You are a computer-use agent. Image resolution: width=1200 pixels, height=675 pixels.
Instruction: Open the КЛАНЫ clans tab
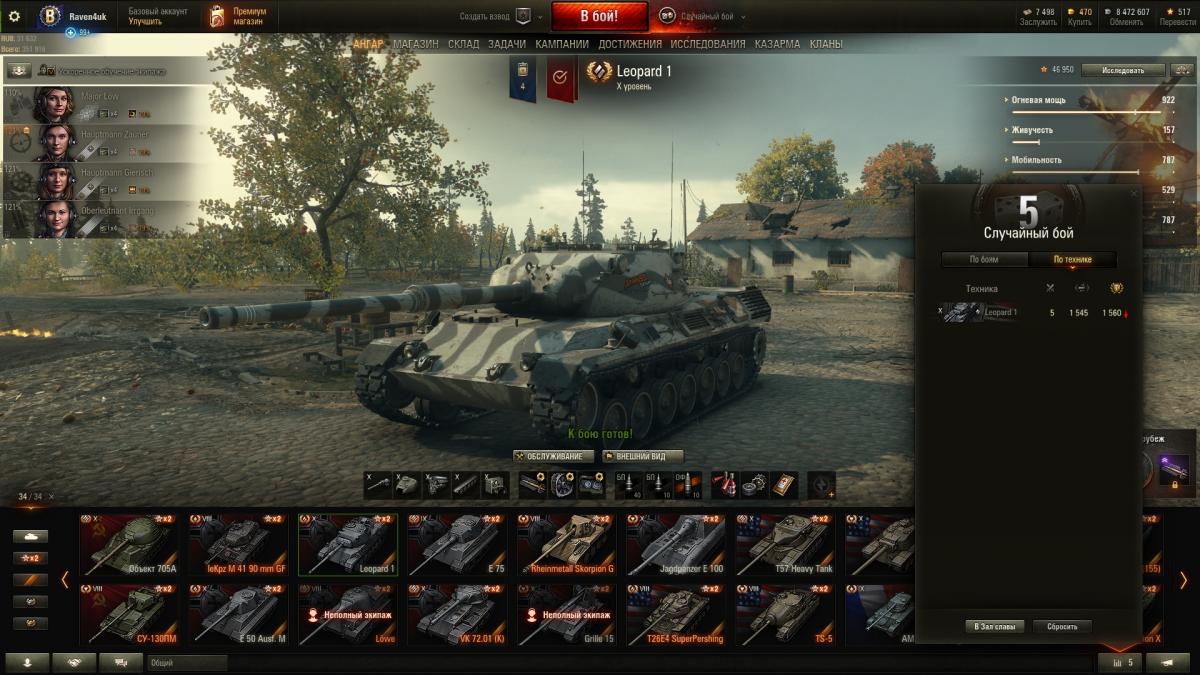825,44
